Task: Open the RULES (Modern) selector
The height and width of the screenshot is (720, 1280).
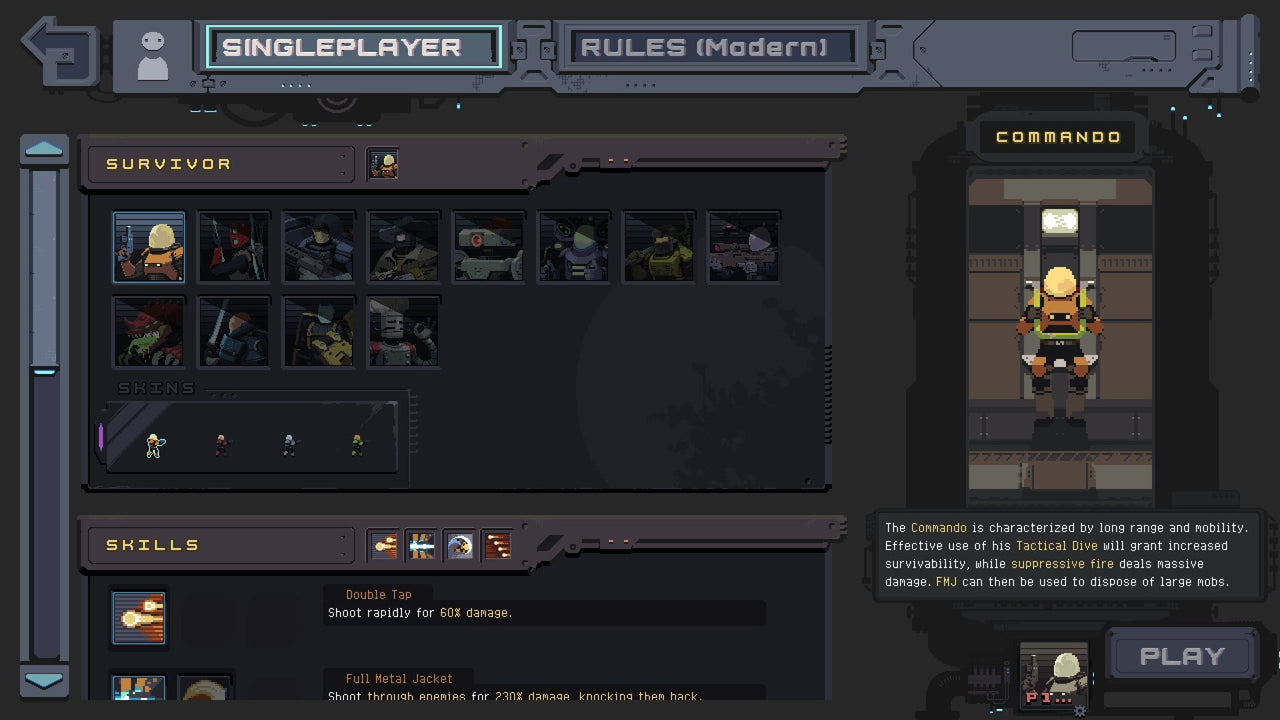Action: coord(711,46)
